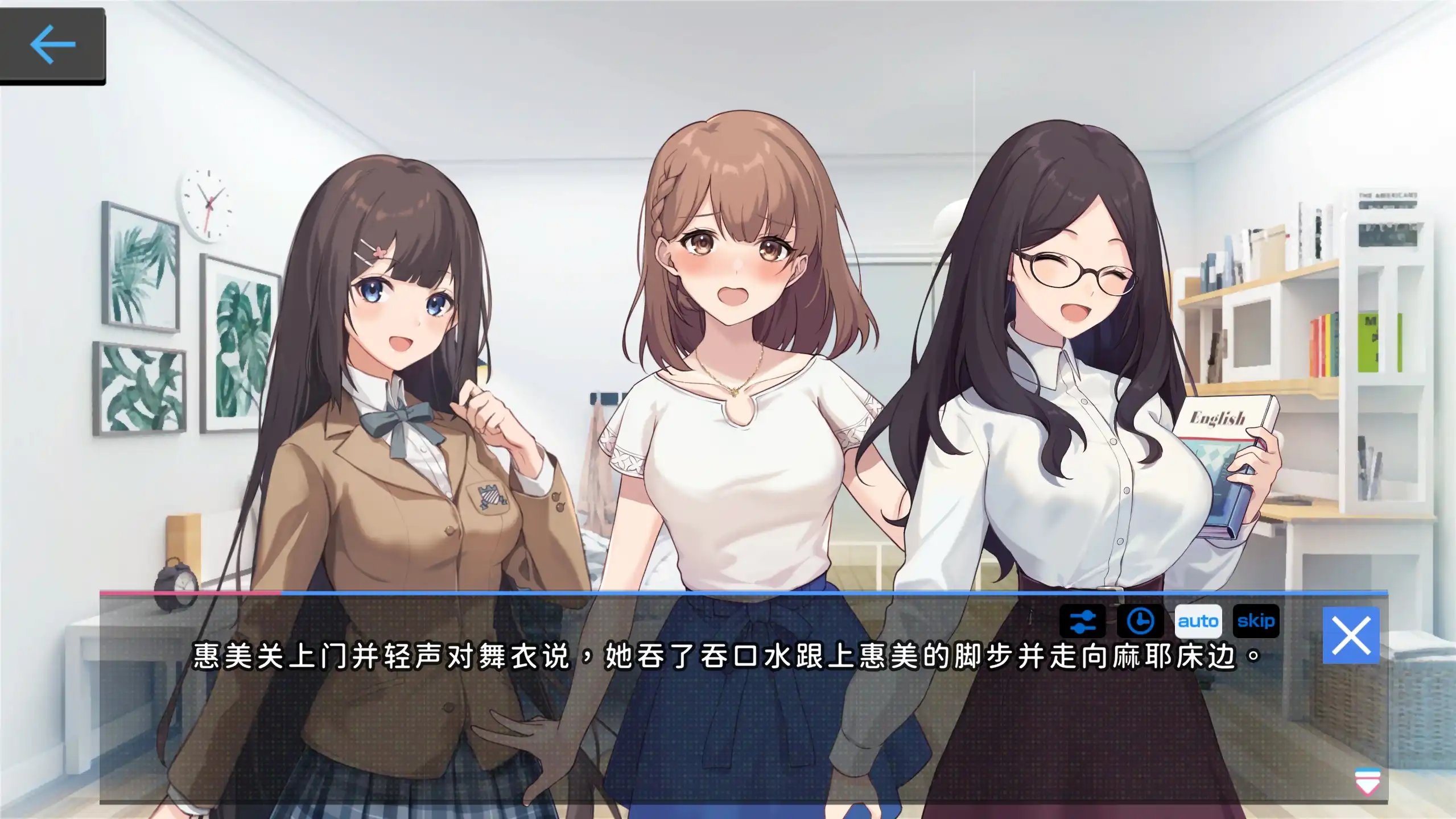Click the equalizer icon leftmost in control row
Image resolution: width=1456 pixels, height=819 pixels.
point(1083,623)
